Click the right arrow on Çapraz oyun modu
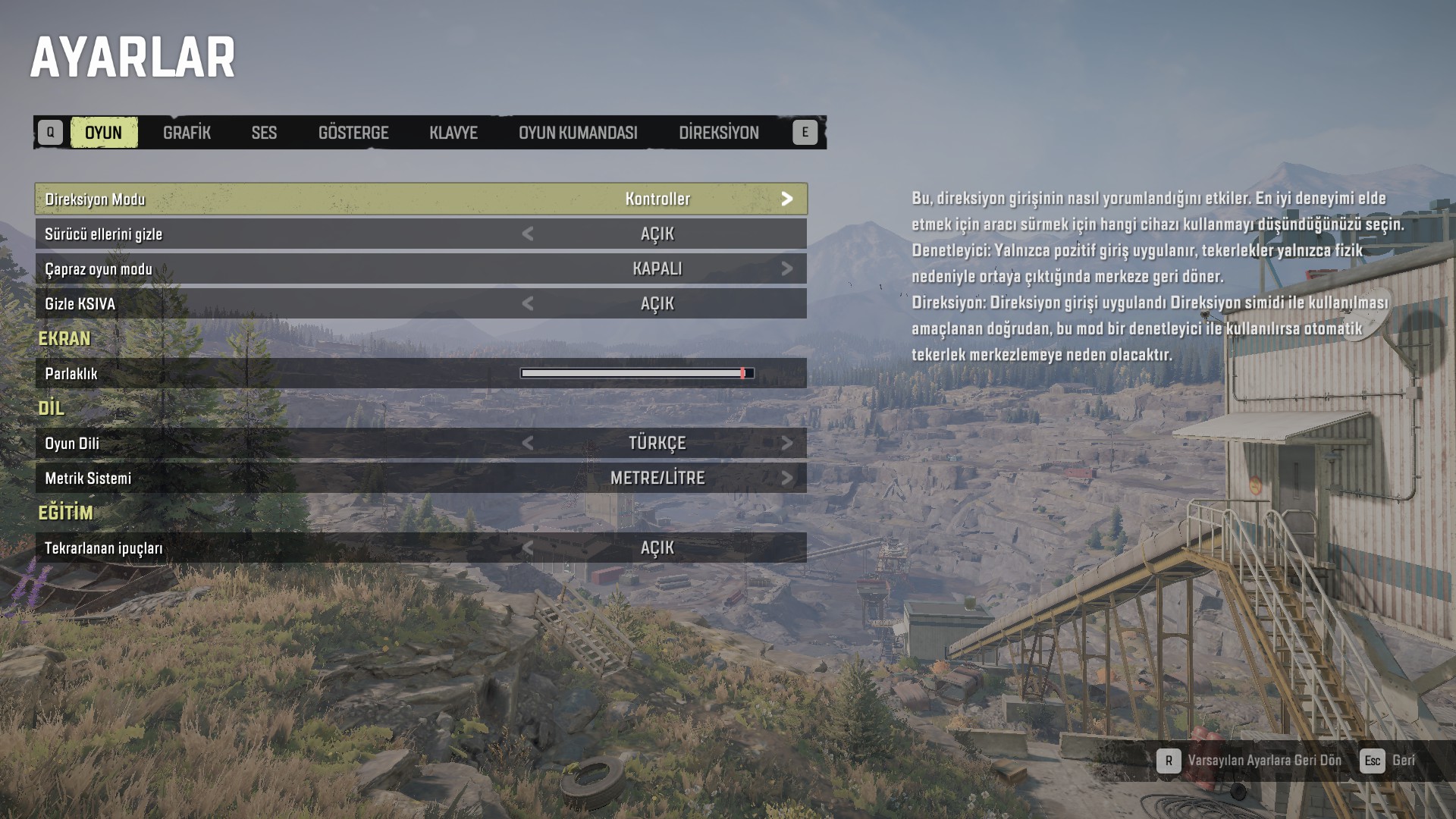The image size is (1456, 819). tap(787, 268)
